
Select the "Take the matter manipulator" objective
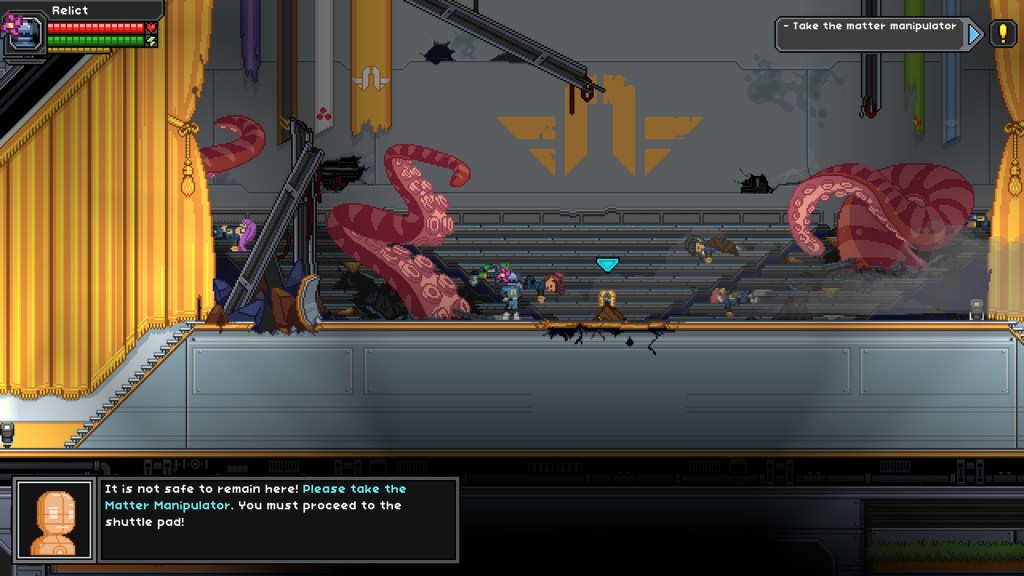point(869,27)
